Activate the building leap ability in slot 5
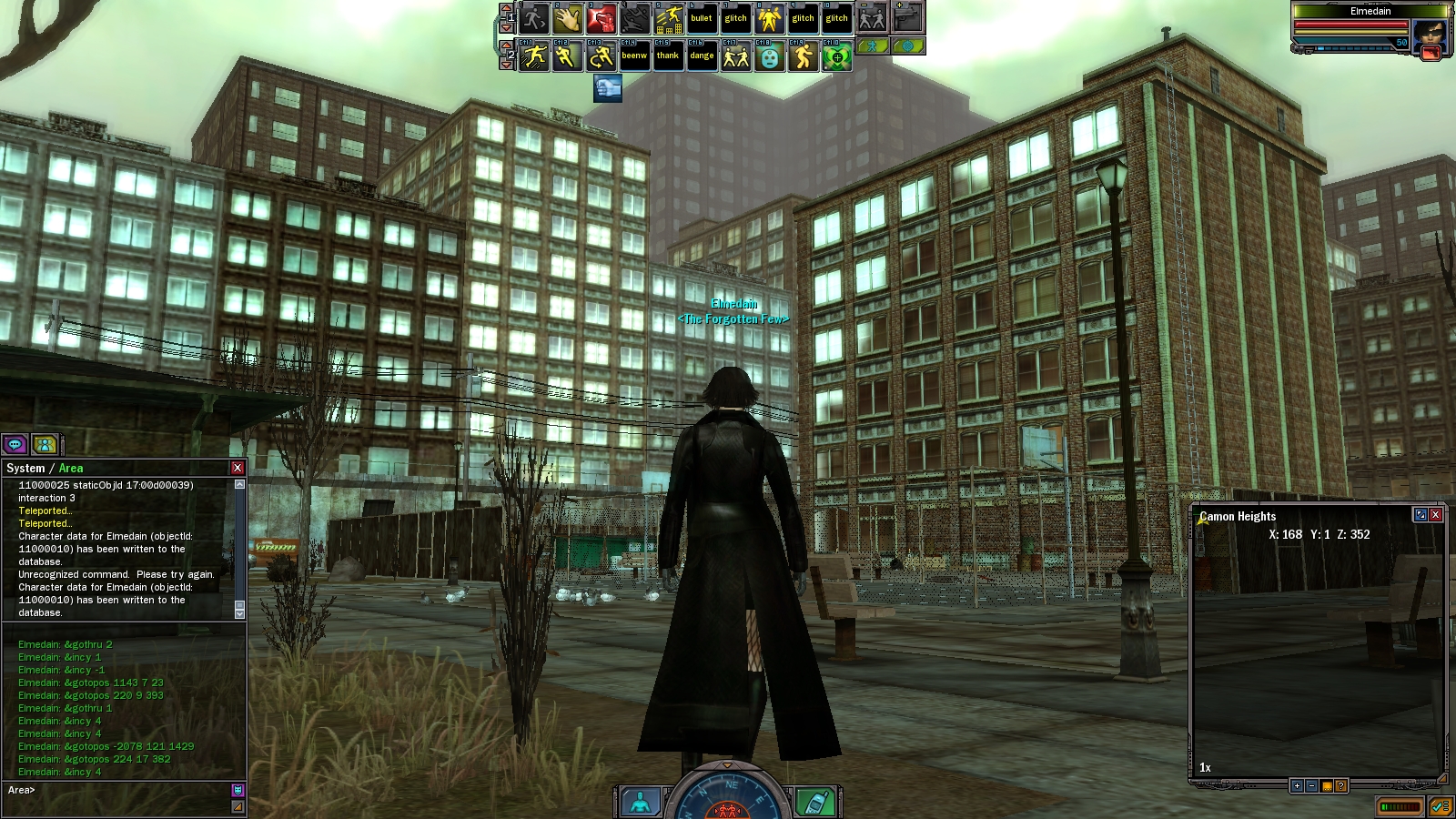 (668, 18)
